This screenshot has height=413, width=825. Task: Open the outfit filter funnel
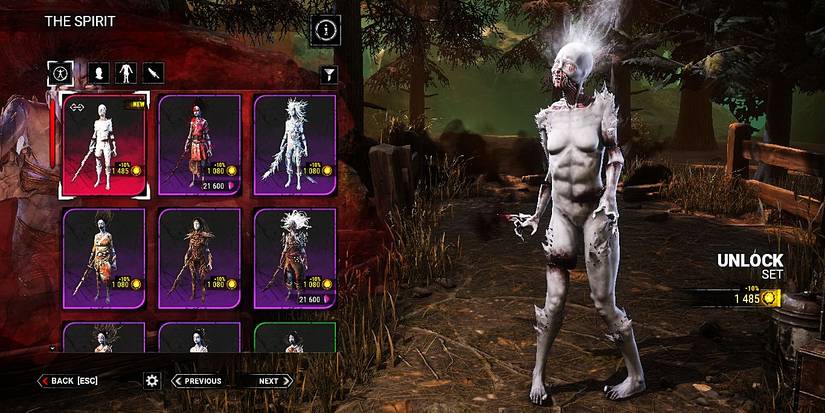[x=329, y=74]
